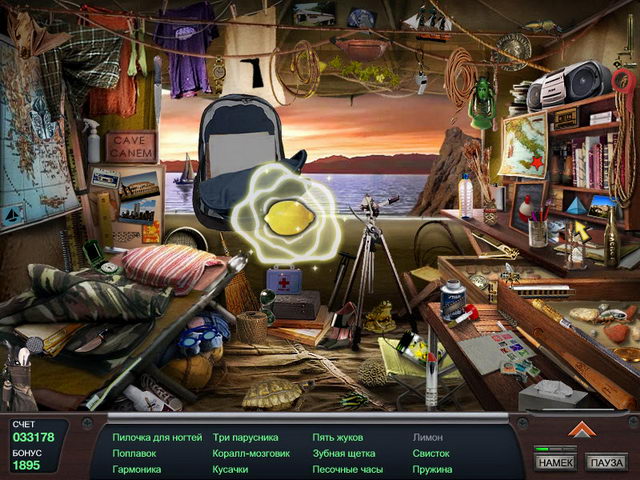Choose 'Коралл-мозговик' list entry
Viewport: 640px width, 480px height.
click(251, 453)
